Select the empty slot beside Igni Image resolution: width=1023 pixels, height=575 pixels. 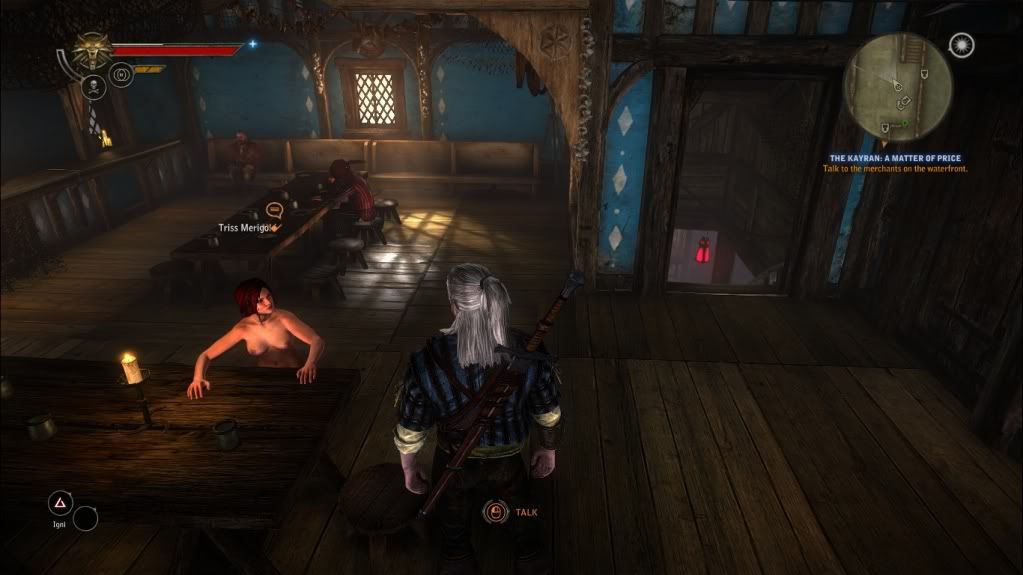click(86, 517)
